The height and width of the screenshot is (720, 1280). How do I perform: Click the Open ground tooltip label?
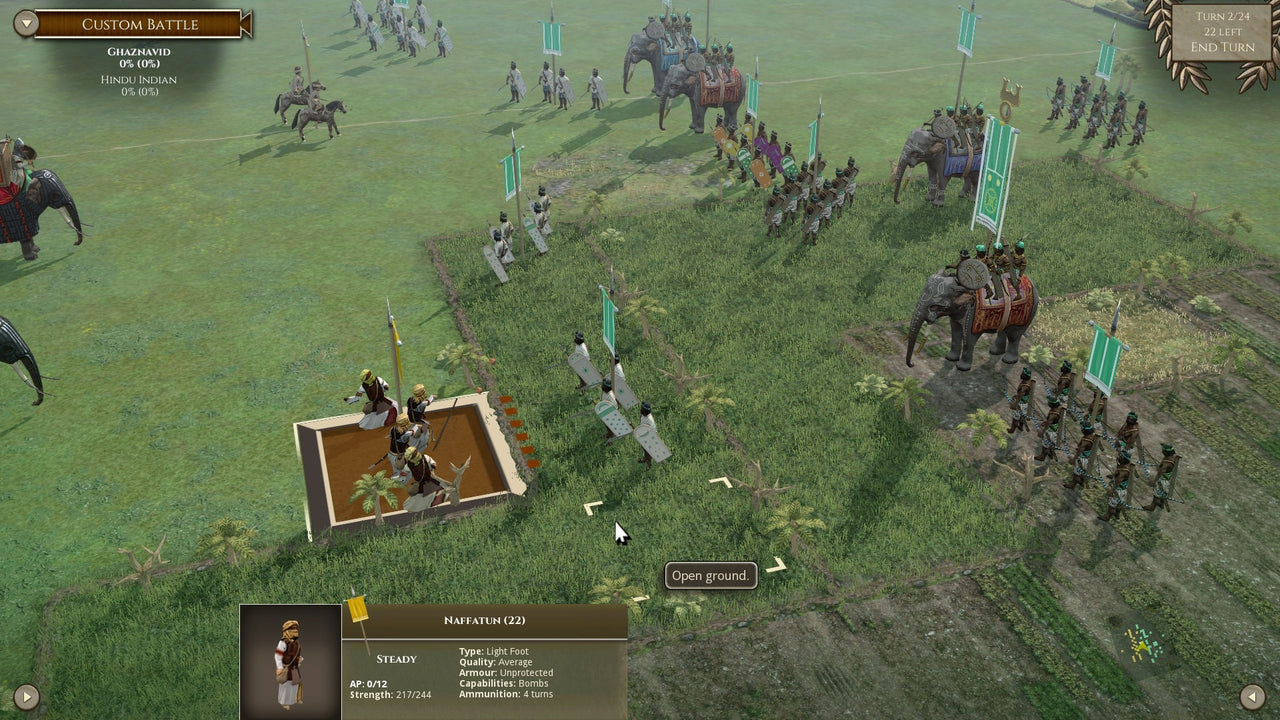[x=710, y=575]
